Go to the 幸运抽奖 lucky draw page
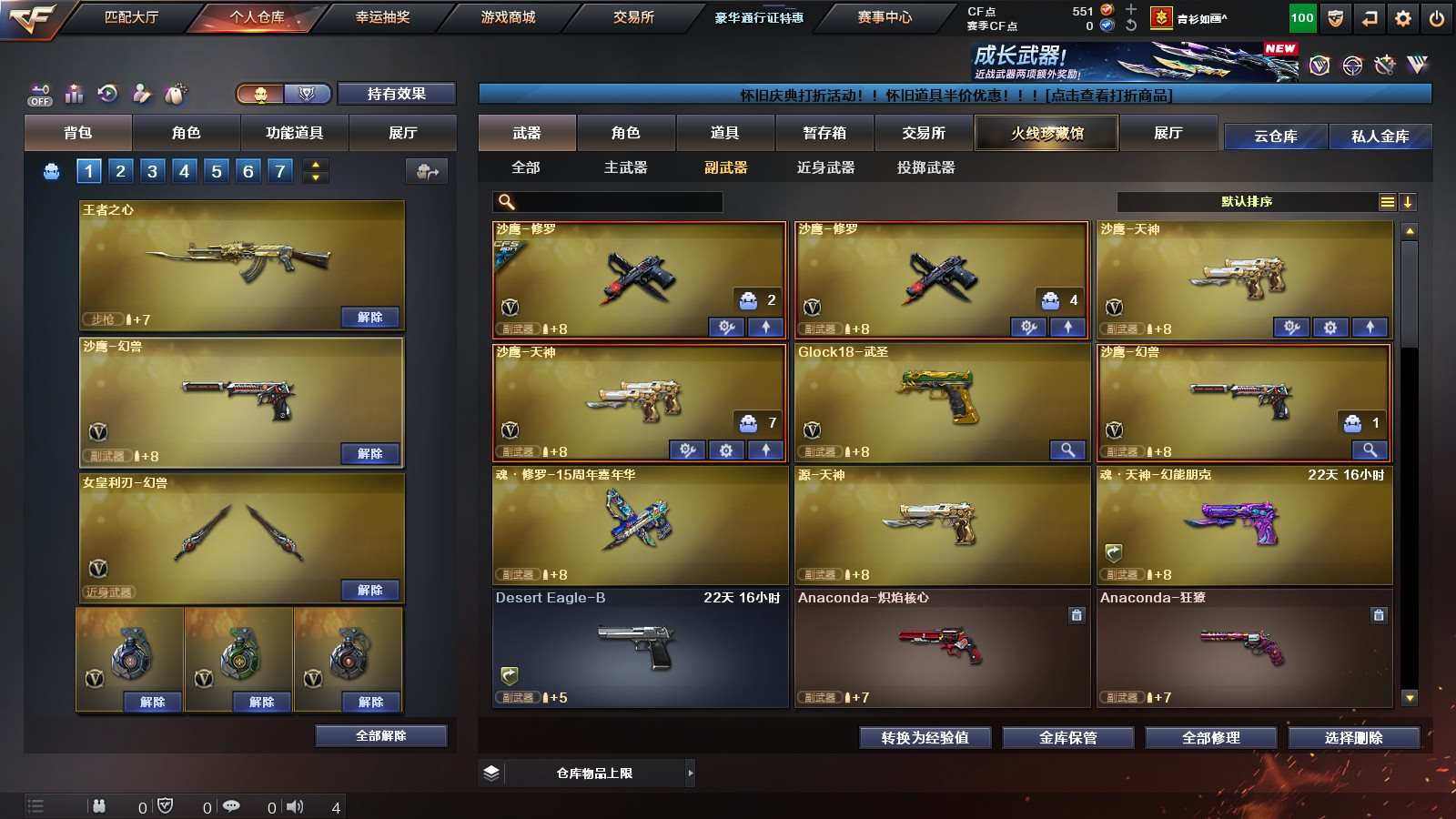Image resolution: width=1456 pixels, height=819 pixels. [382, 17]
